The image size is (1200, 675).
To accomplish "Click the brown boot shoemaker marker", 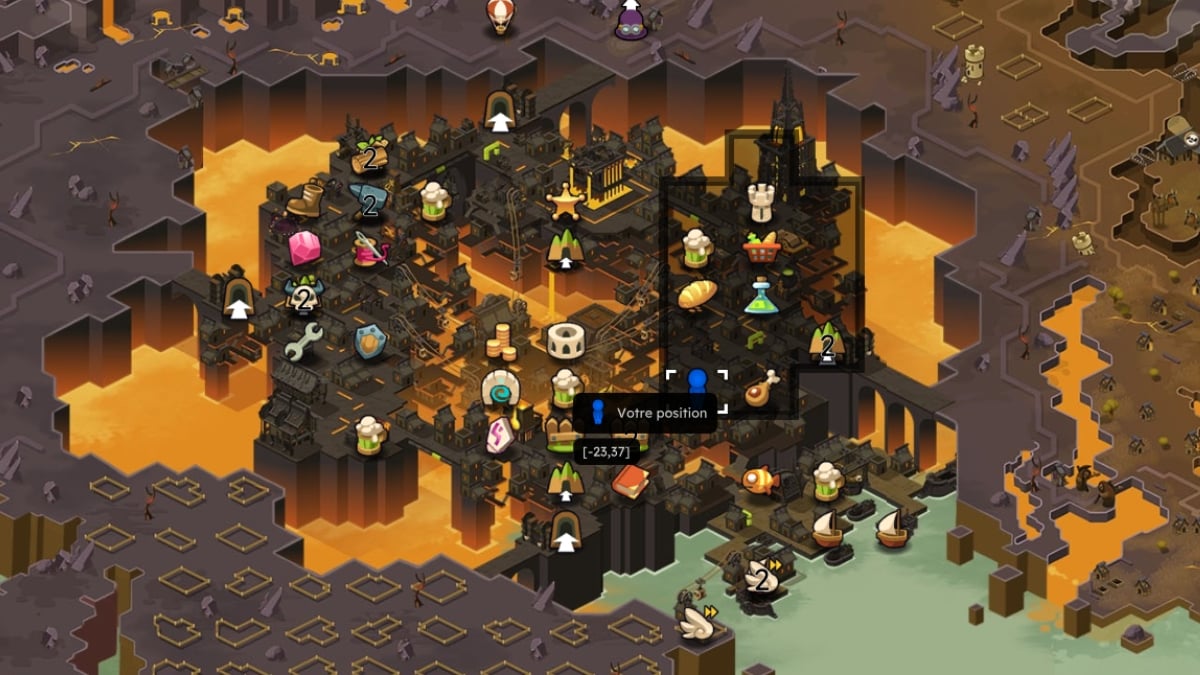I will click(x=305, y=200).
